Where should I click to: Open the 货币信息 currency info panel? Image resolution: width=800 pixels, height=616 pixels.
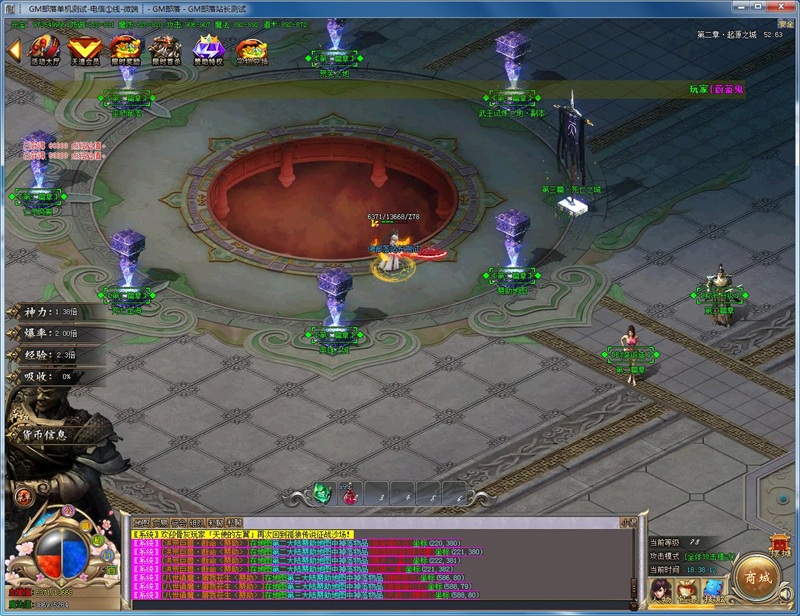coord(44,434)
